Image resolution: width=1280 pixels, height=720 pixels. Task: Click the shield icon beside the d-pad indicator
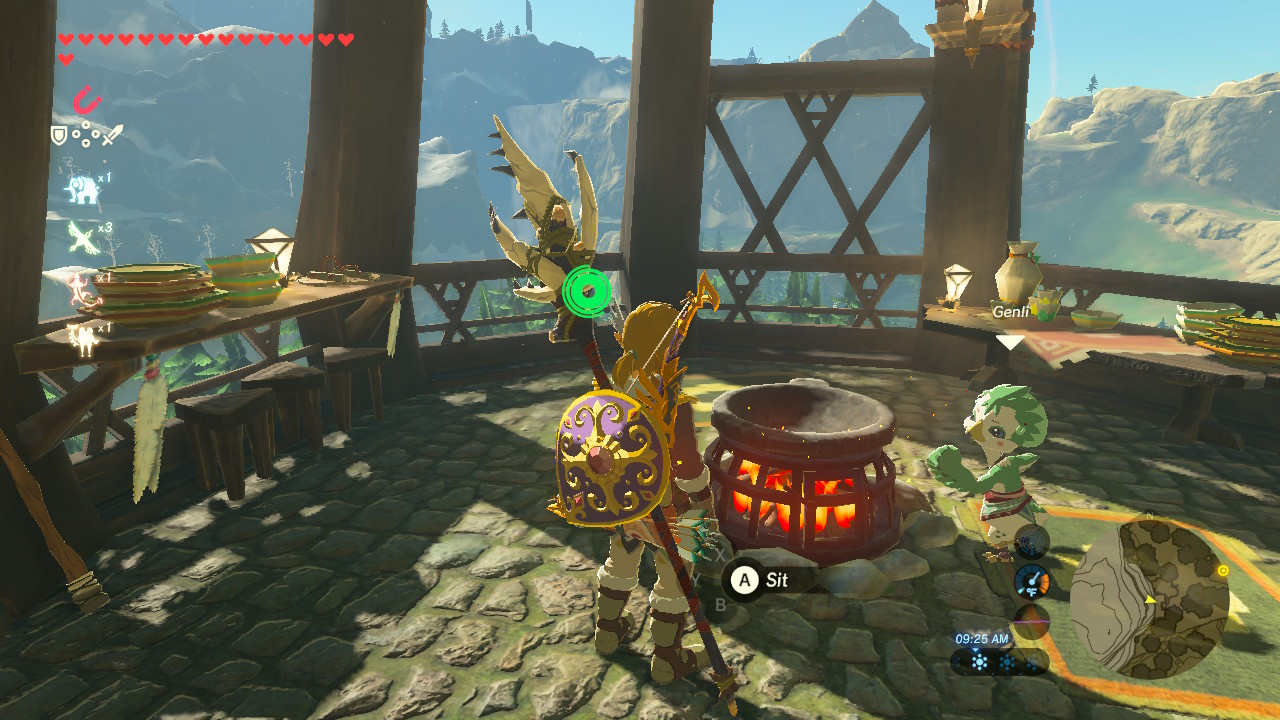coord(58,135)
